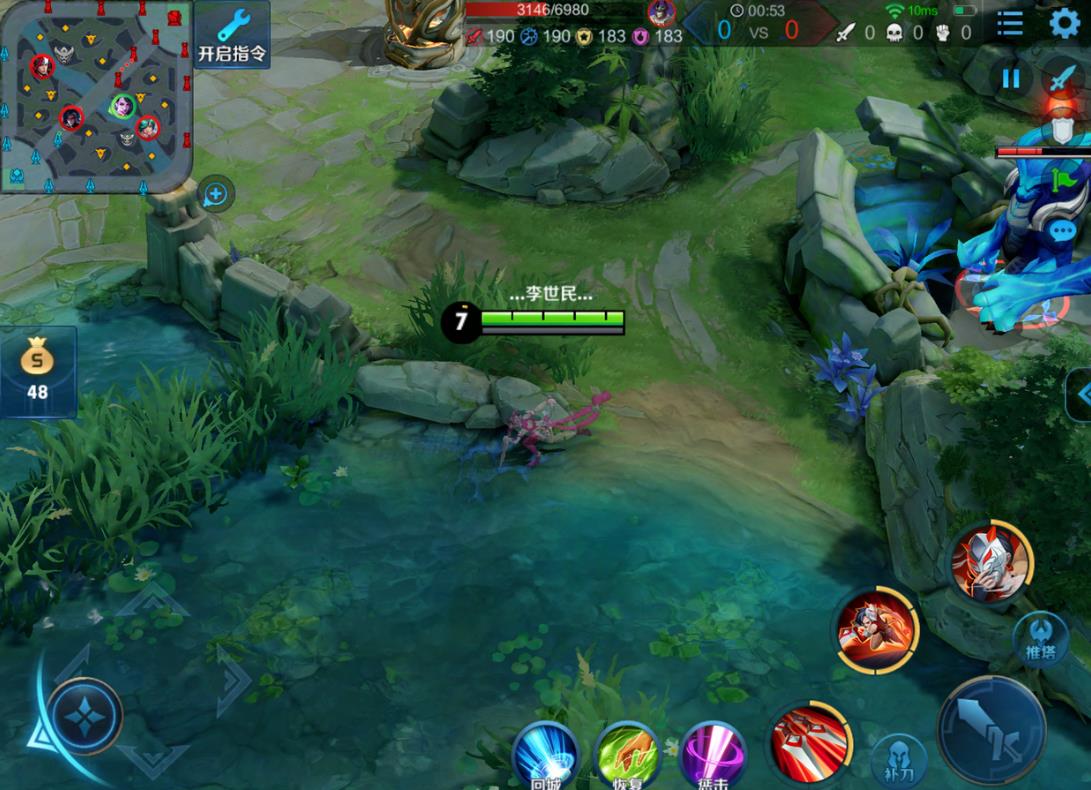Send the attack signal with the sword icon
The width and height of the screenshot is (1091, 790).
click(x=1062, y=78)
